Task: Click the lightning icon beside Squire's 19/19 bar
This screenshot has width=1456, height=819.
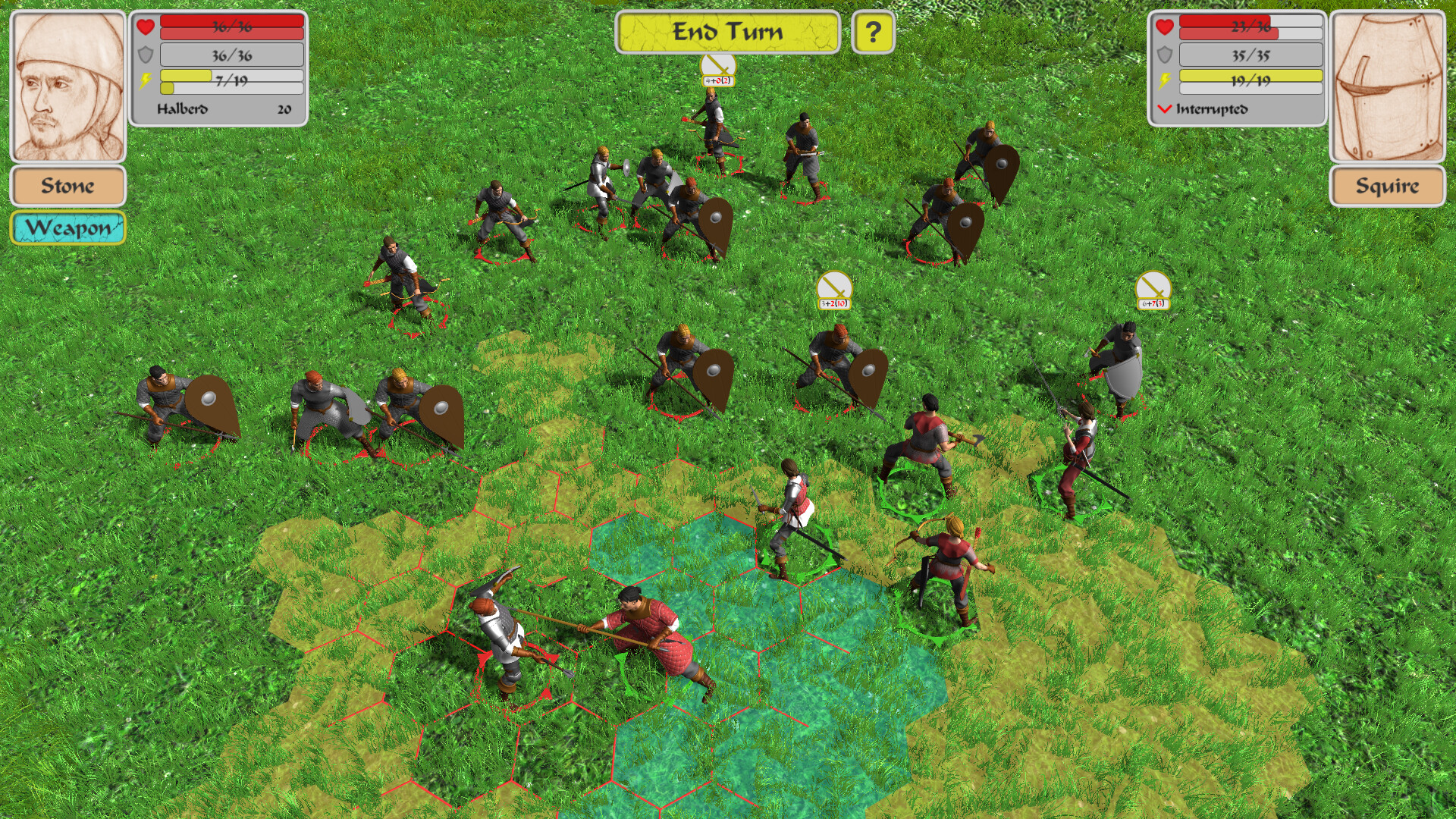Action: pyautogui.click(x=1164, y=81)
